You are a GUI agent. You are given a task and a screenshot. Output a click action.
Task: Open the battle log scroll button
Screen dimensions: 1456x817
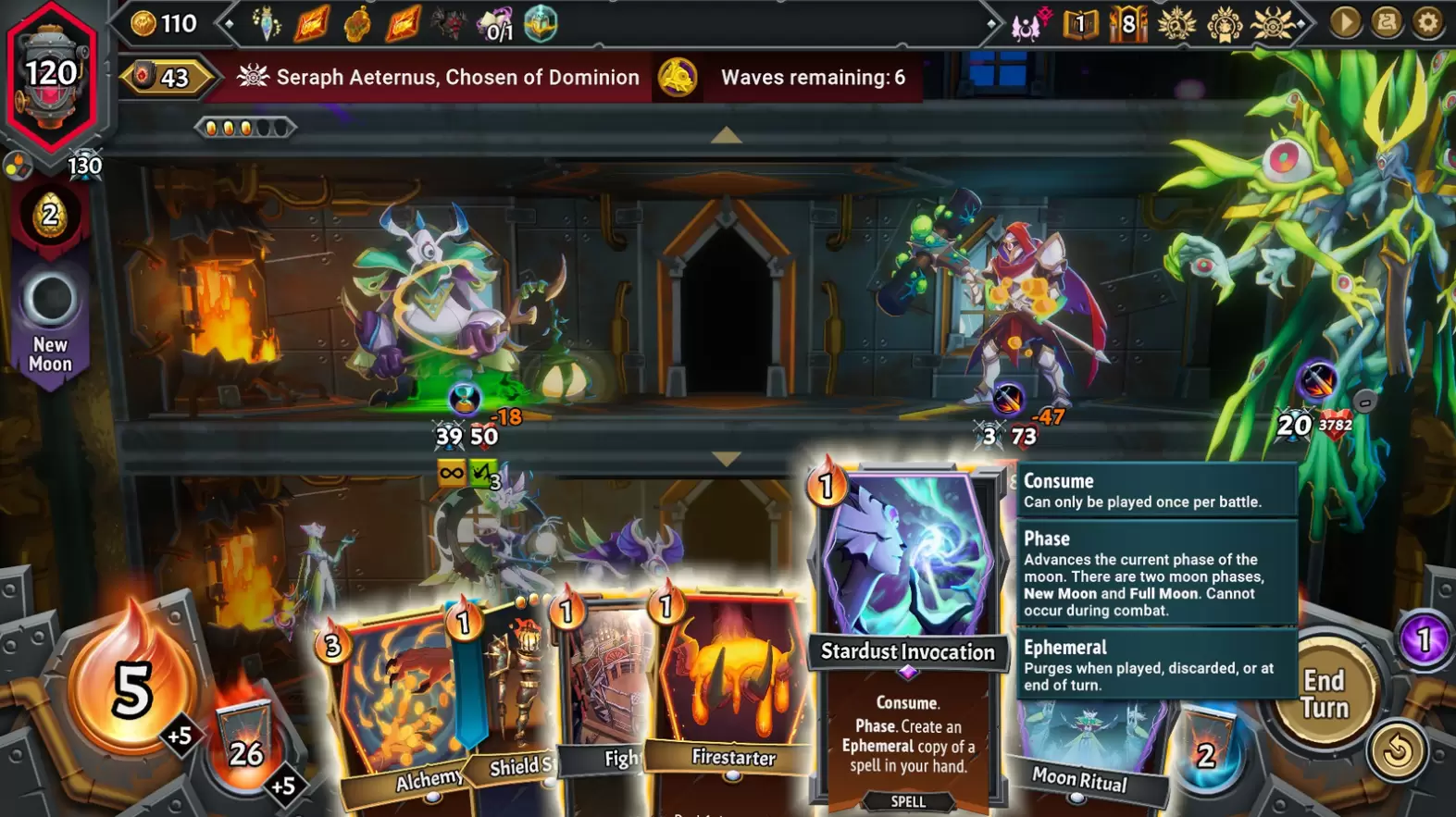(1387, 22)
